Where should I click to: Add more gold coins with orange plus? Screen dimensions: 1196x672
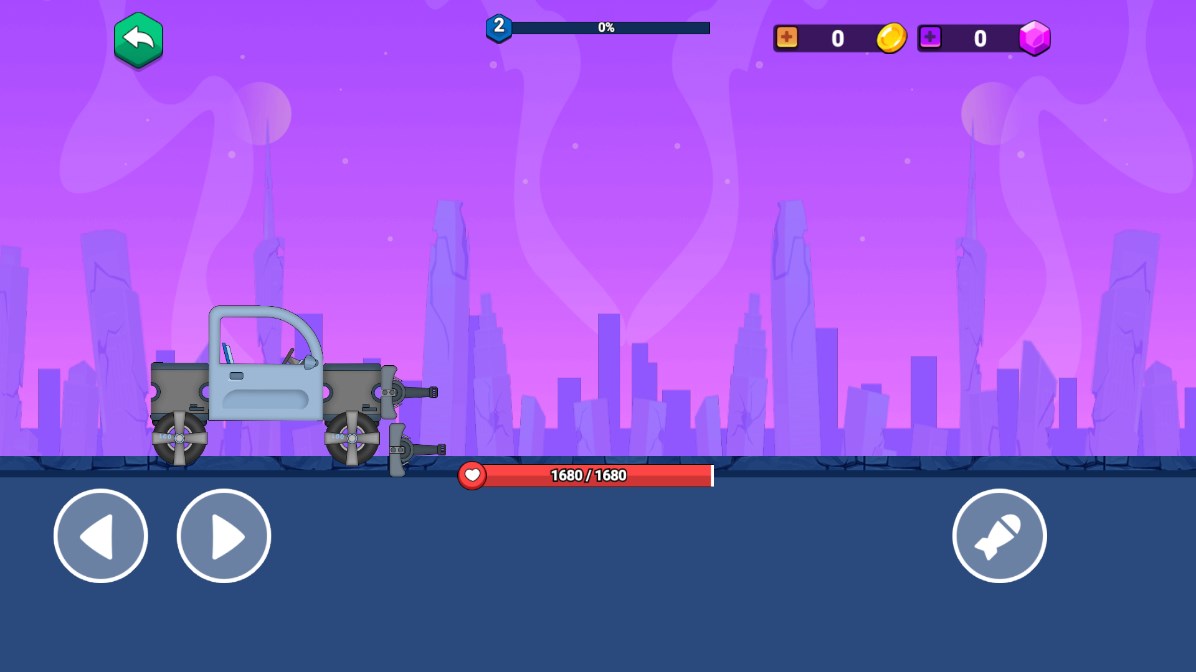[788, 38]
